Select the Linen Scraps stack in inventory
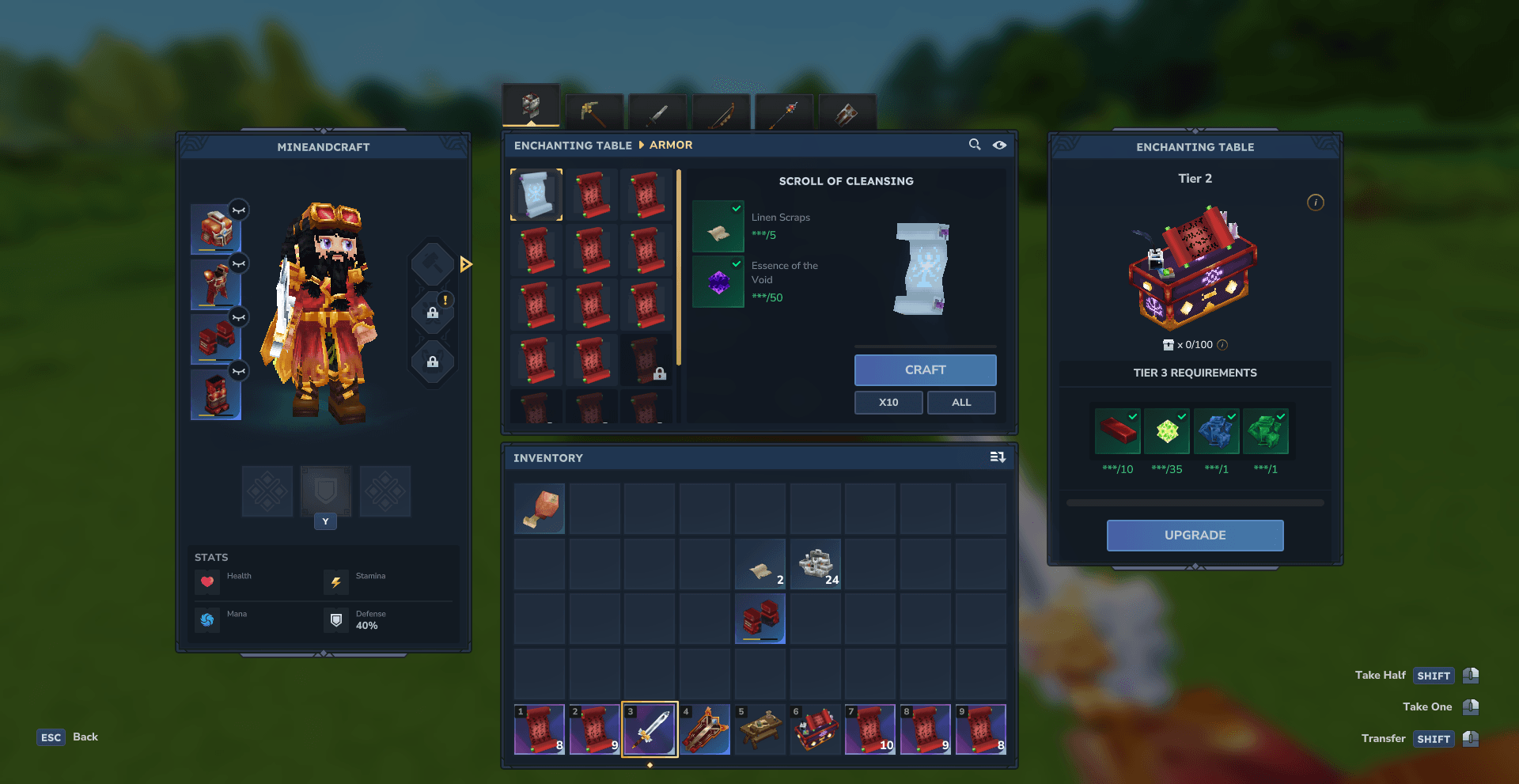The height and width of the screenshot is (784, 1519). click(760, 565)
